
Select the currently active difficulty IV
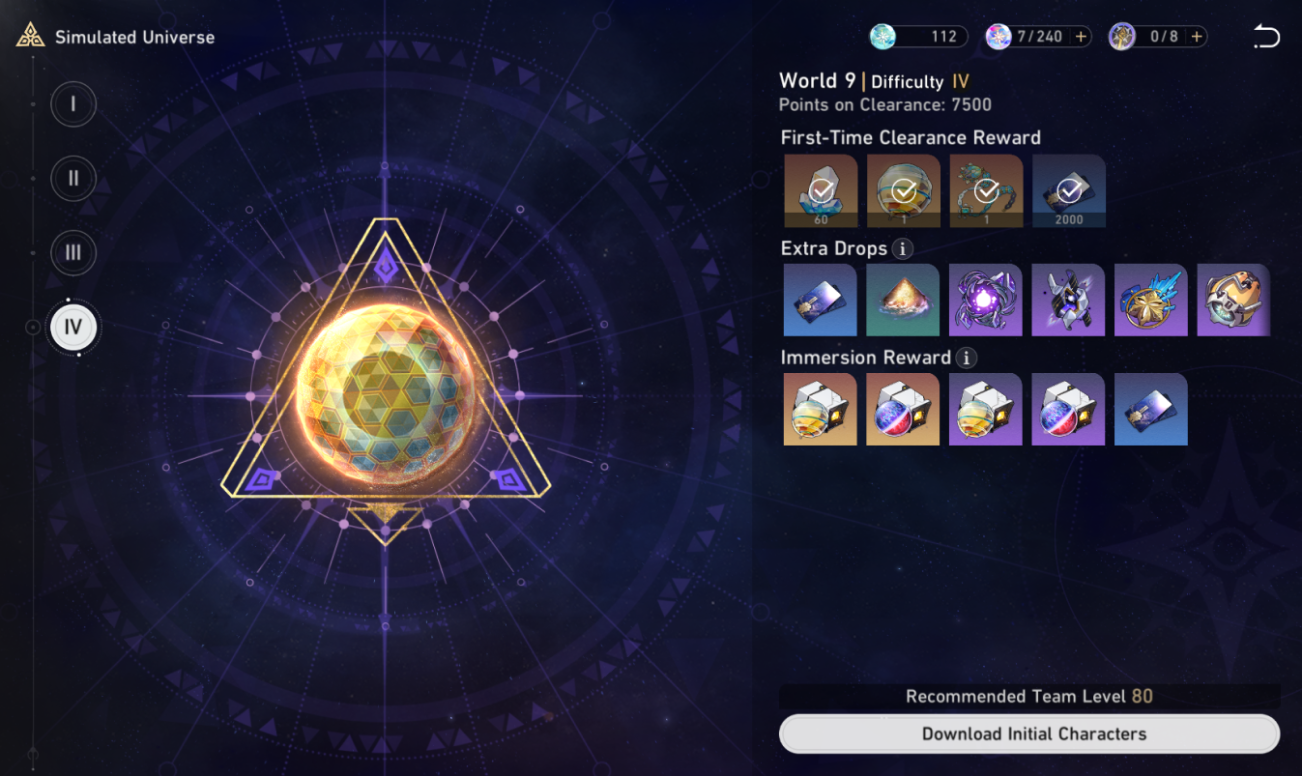click(72, 327)
